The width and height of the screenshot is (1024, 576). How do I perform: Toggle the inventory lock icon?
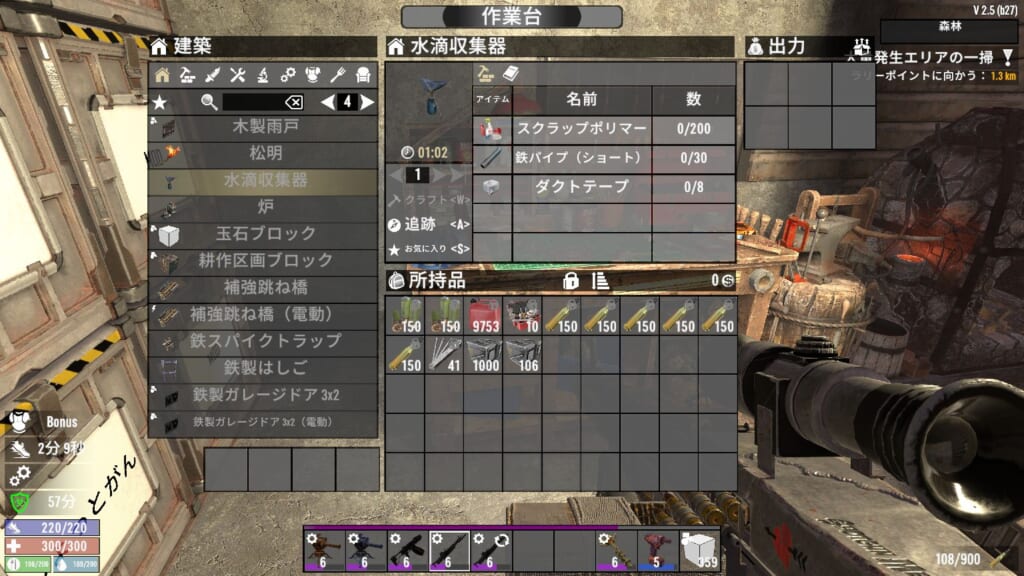click(x=572, y=281)
